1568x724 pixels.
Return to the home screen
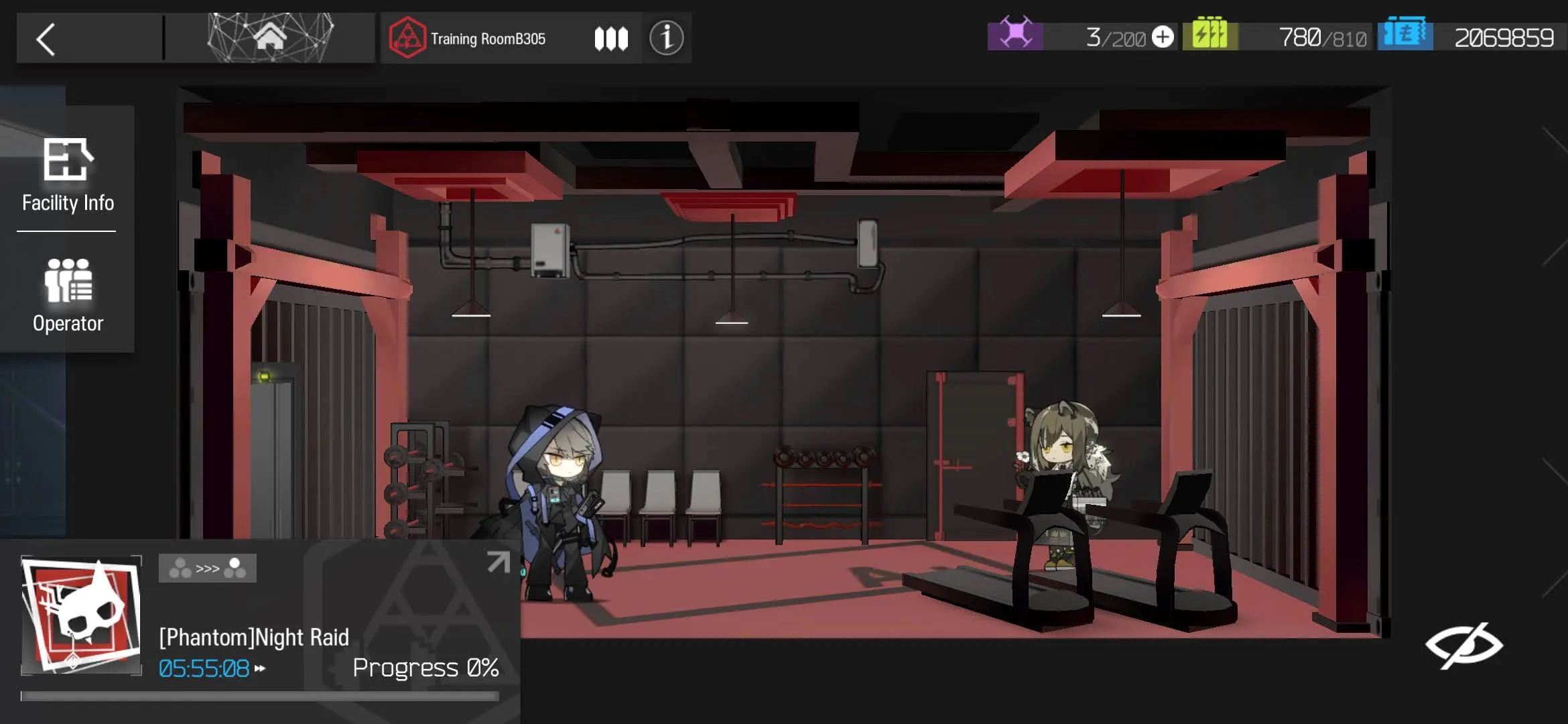[x=269, y=38]
